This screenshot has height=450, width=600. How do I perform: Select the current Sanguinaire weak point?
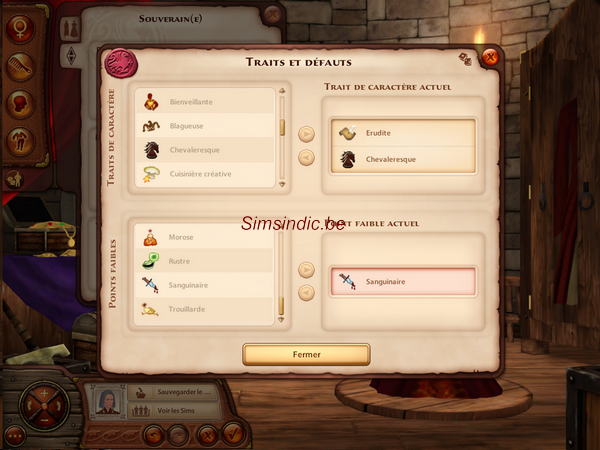pos(404,282)
